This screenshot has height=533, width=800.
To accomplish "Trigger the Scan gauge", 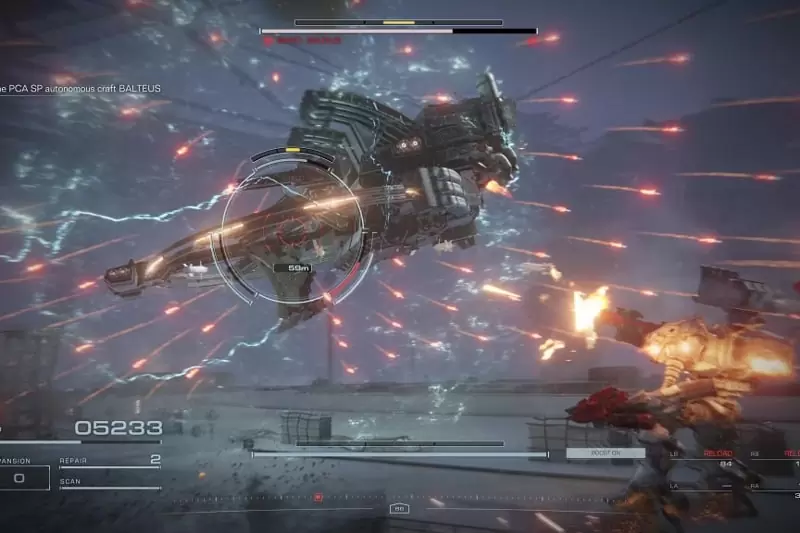I will [x=109, y=485].
